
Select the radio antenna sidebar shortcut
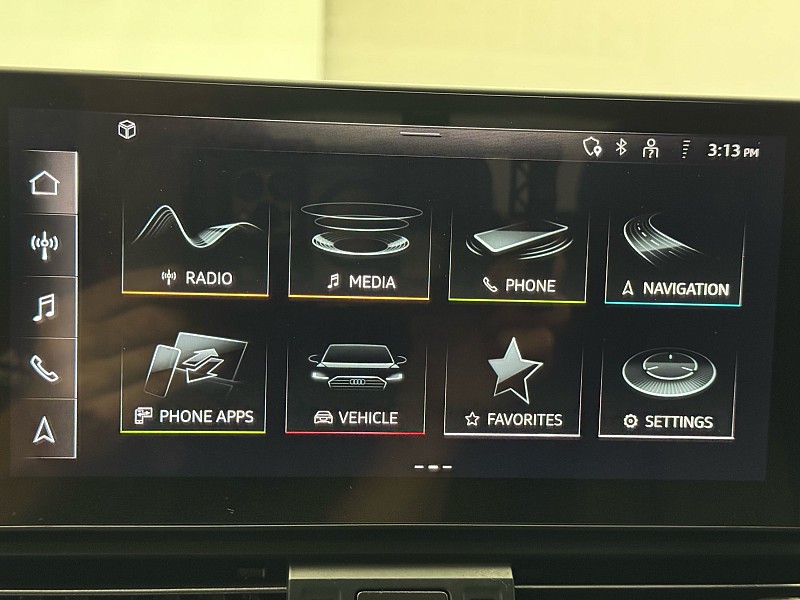45,244
